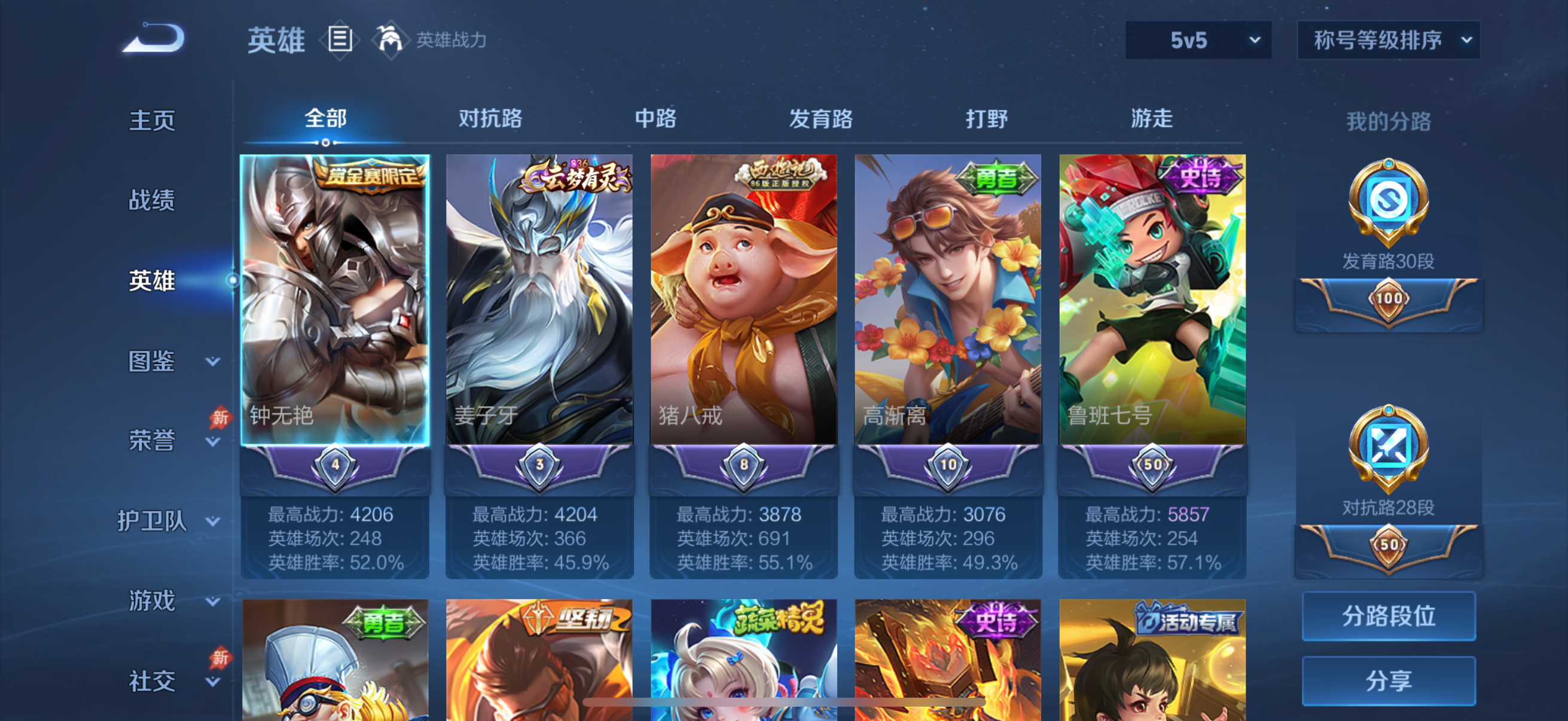Click the list icon beside 英雄 title
This screenshot has width=1568, height=721.
[340, 39]
